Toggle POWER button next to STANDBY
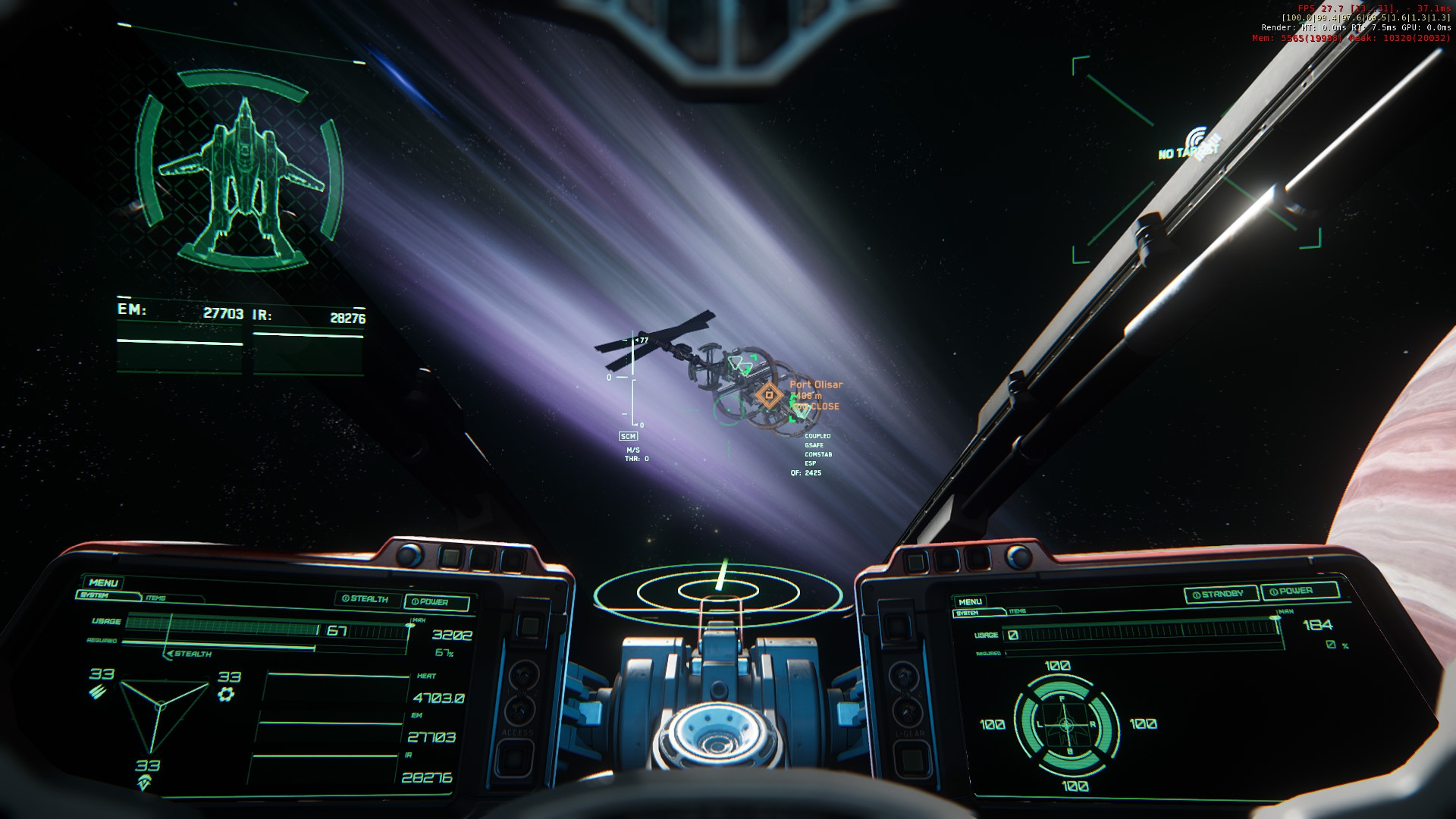Viewport: 1456px width, 819px height. pyautogui.click(x=1300, y=591)
